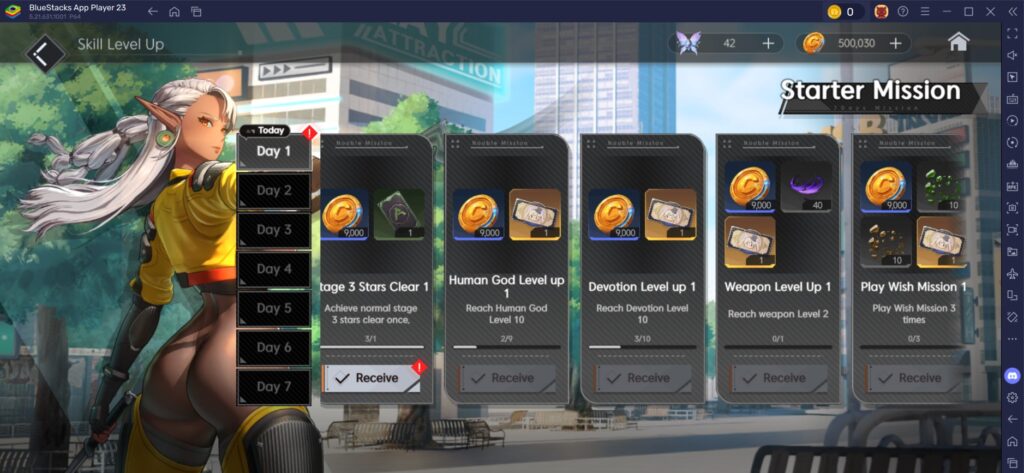The height and width of the screenshot is (473, 1024).
Task: Inspect the purple item reward in Weapon Level Up
Action: click(x=806, y=187)
